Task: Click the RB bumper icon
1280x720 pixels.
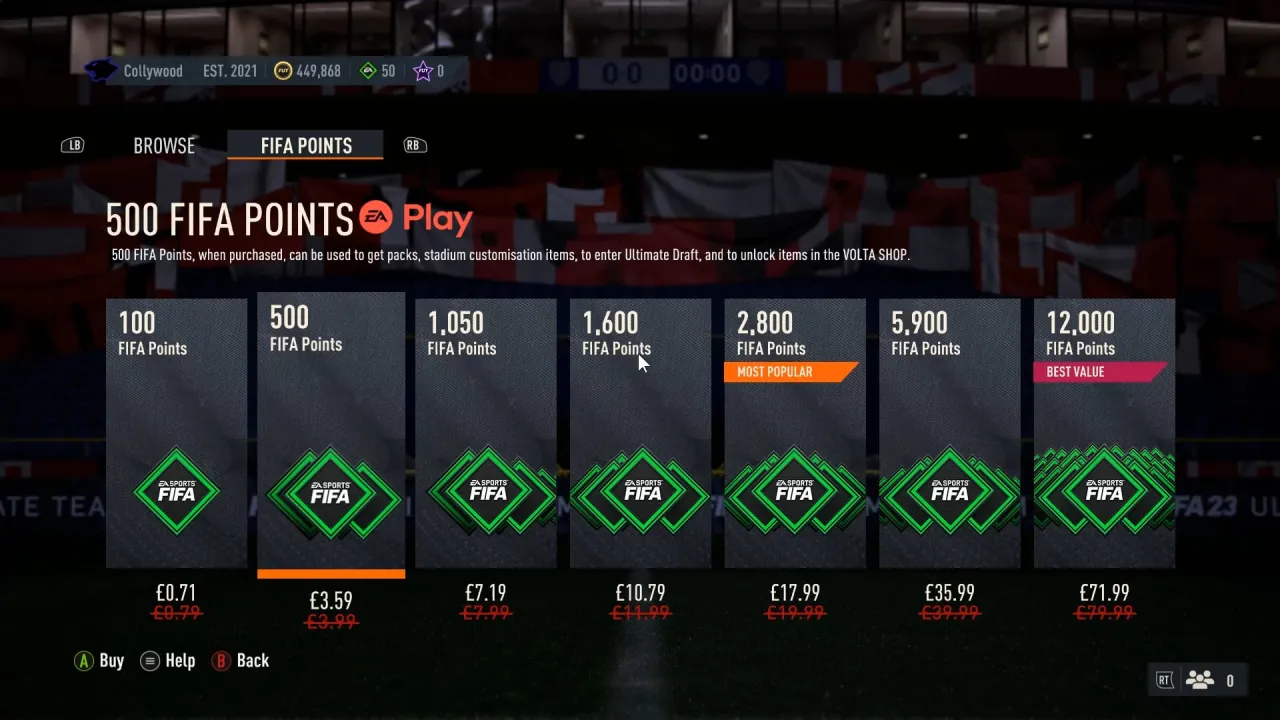Action: click(x=414, y=144)
